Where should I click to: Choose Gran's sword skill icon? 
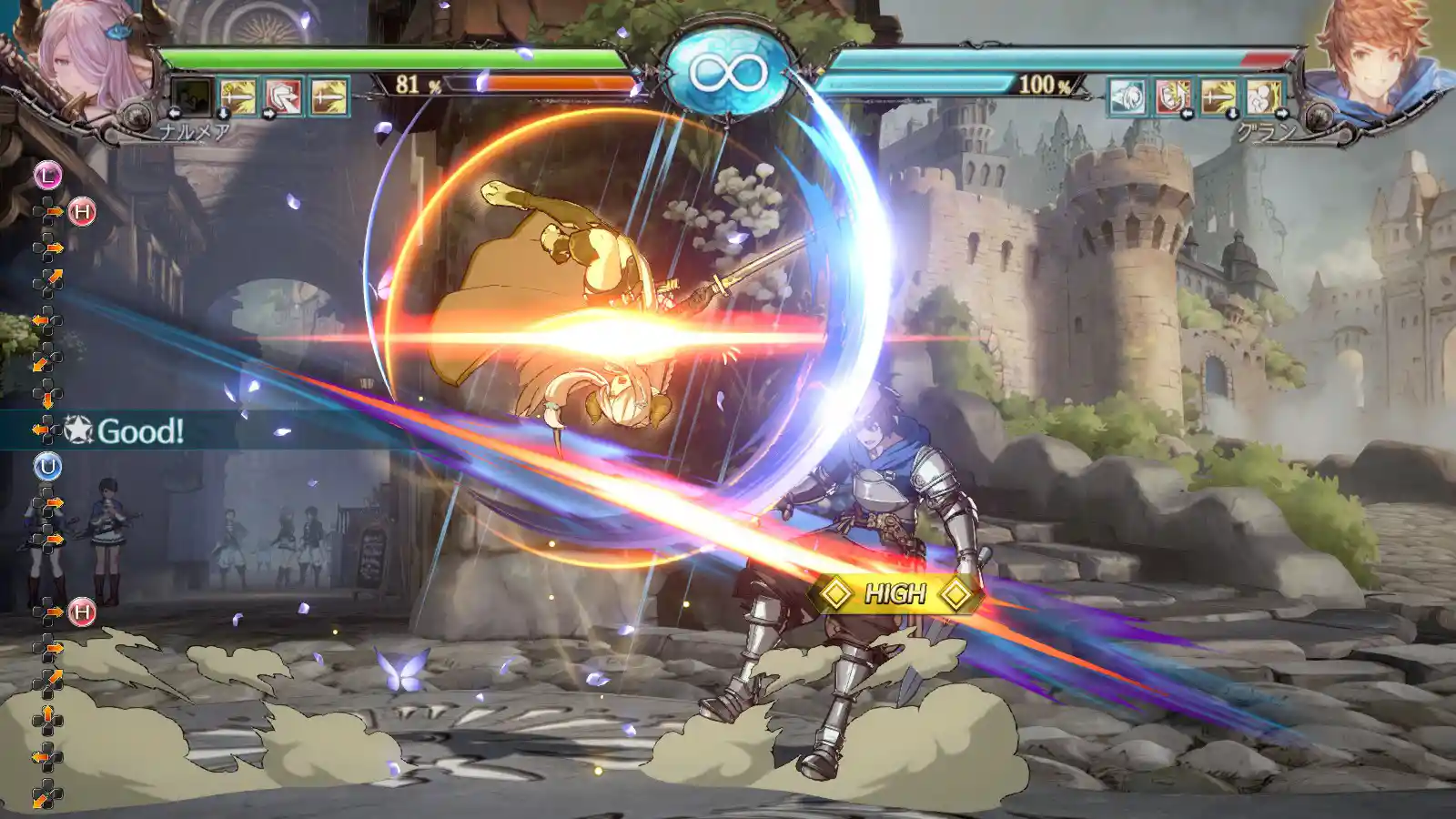[1218, 96]
